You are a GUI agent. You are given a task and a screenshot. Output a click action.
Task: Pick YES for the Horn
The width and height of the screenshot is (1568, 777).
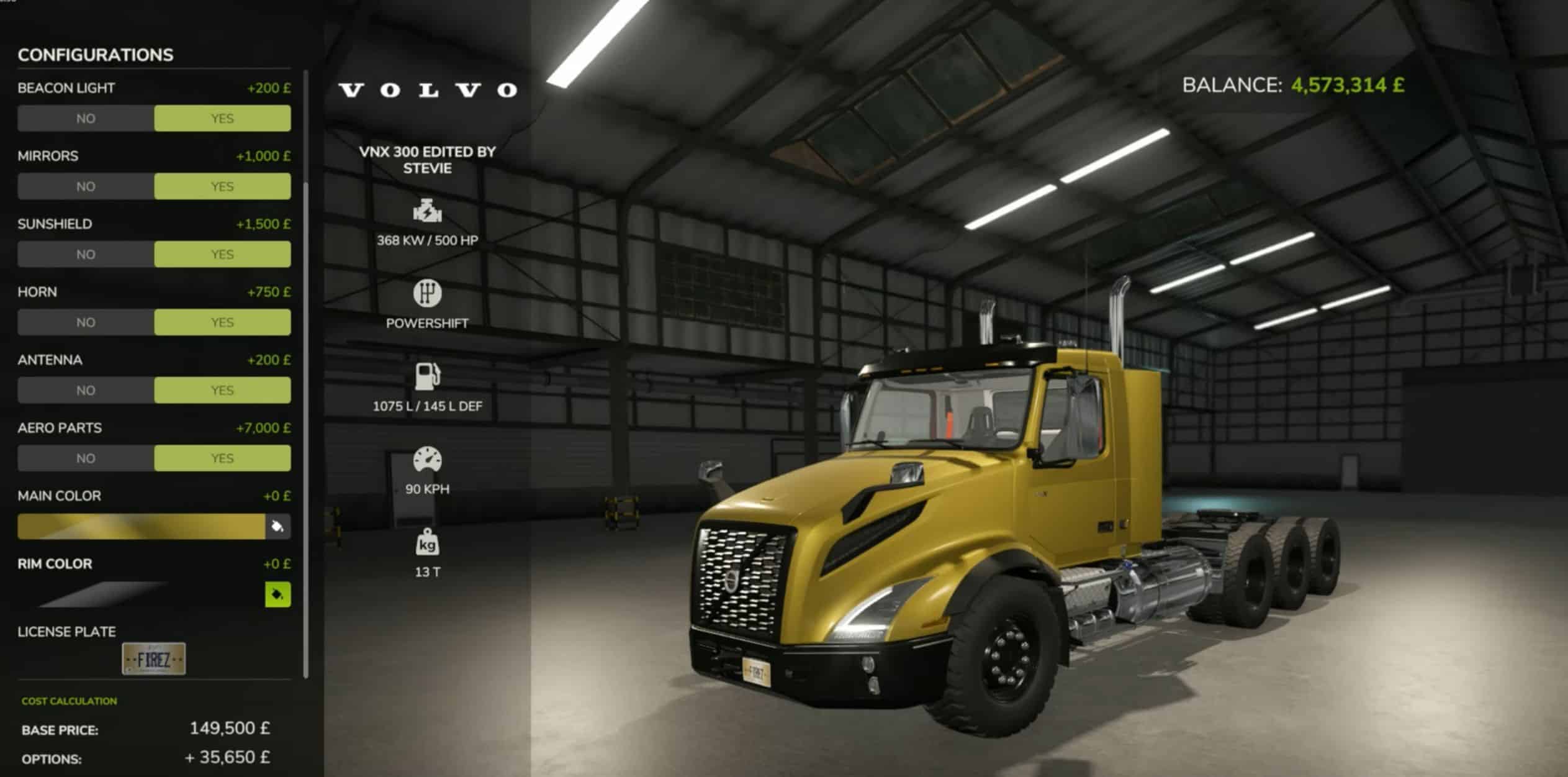[x=222, y=322]
